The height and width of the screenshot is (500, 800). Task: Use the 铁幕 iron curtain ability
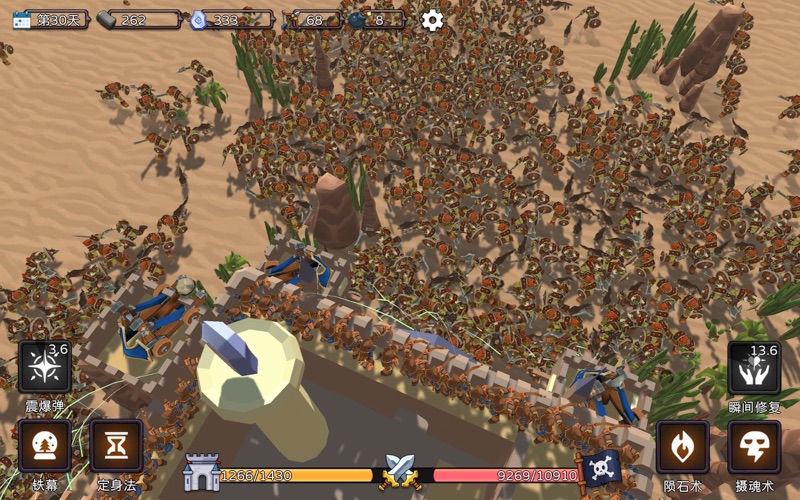tap(45, 446)
